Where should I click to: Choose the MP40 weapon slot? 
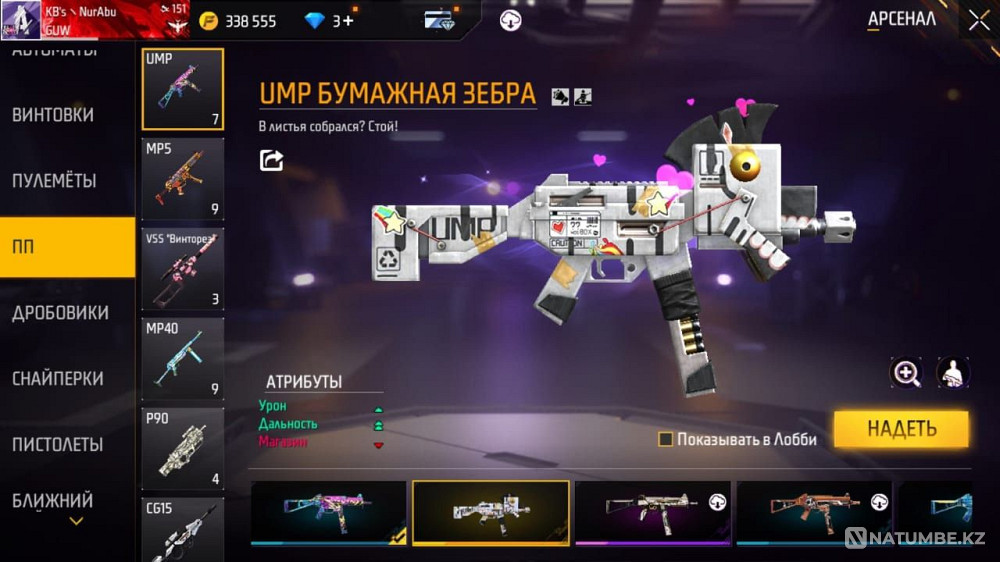[182, 358]
